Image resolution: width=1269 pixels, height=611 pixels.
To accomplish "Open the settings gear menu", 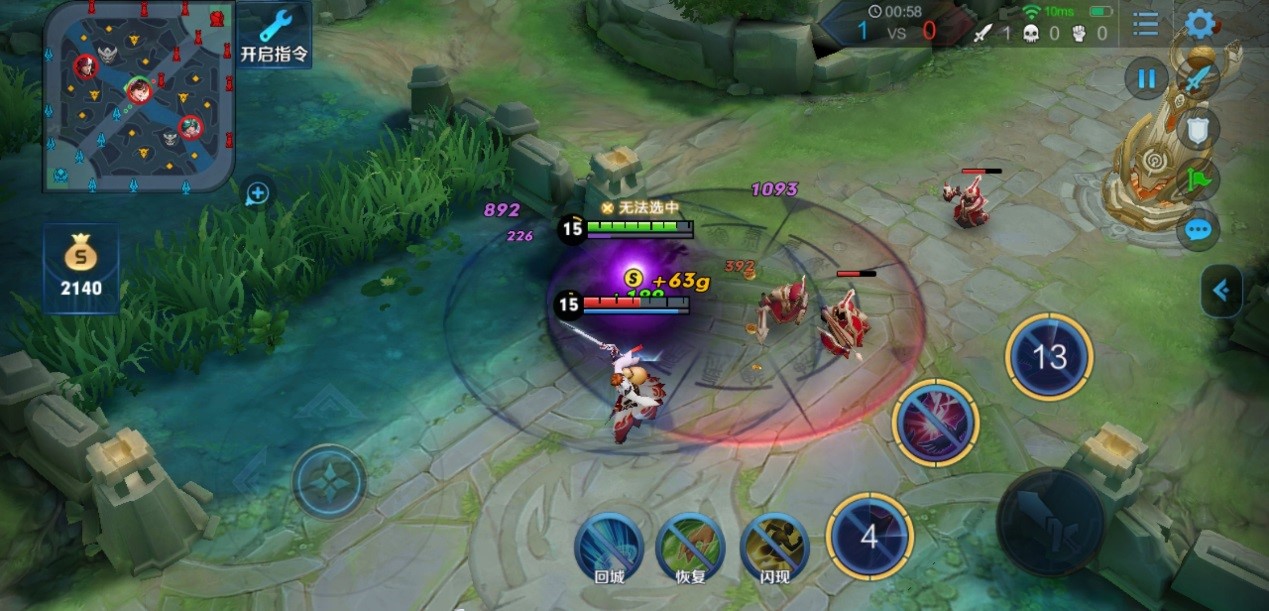I will (1199, 24).
